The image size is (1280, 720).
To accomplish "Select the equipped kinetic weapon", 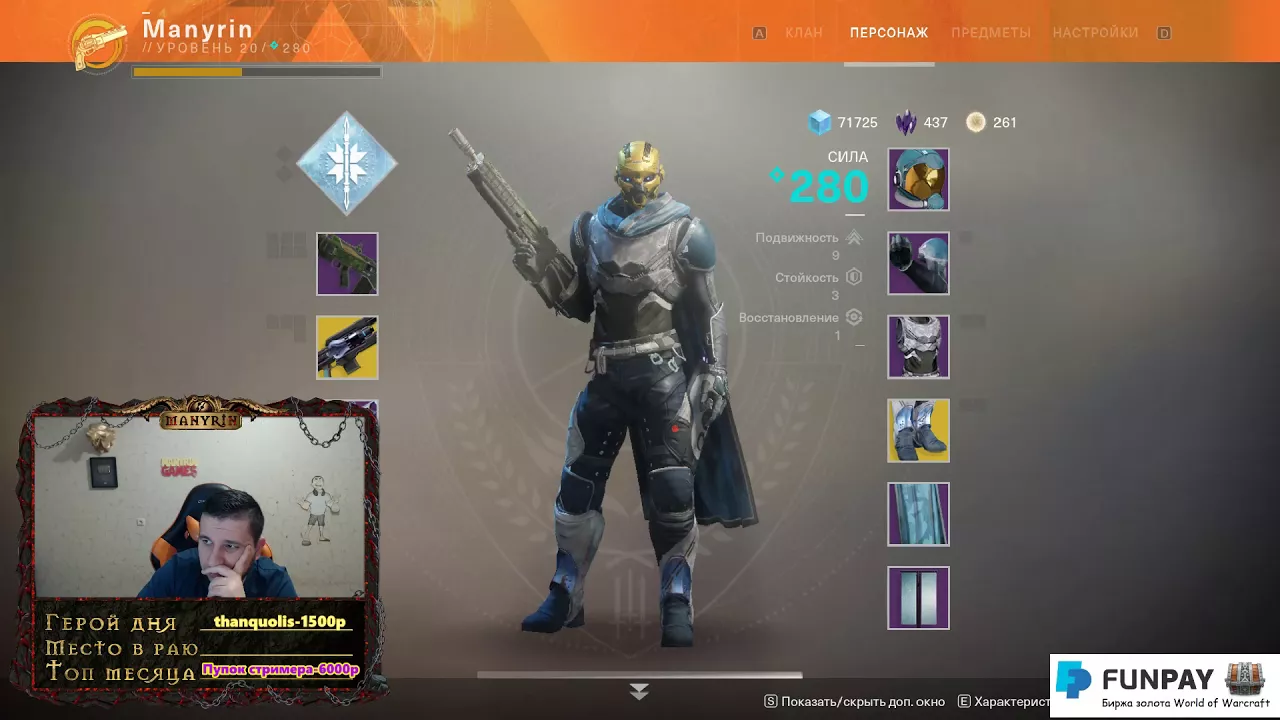I will (x=347, y=264).
